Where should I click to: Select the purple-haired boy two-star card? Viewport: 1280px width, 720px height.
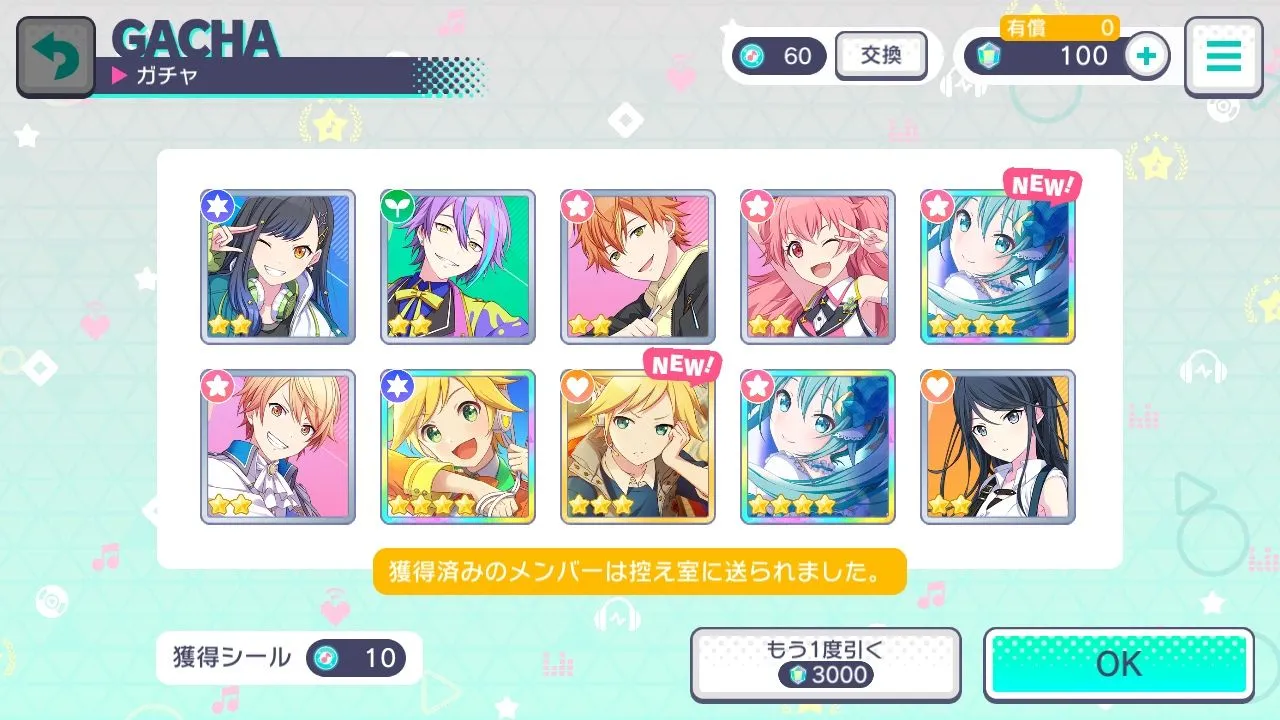(x=458, y=267)
